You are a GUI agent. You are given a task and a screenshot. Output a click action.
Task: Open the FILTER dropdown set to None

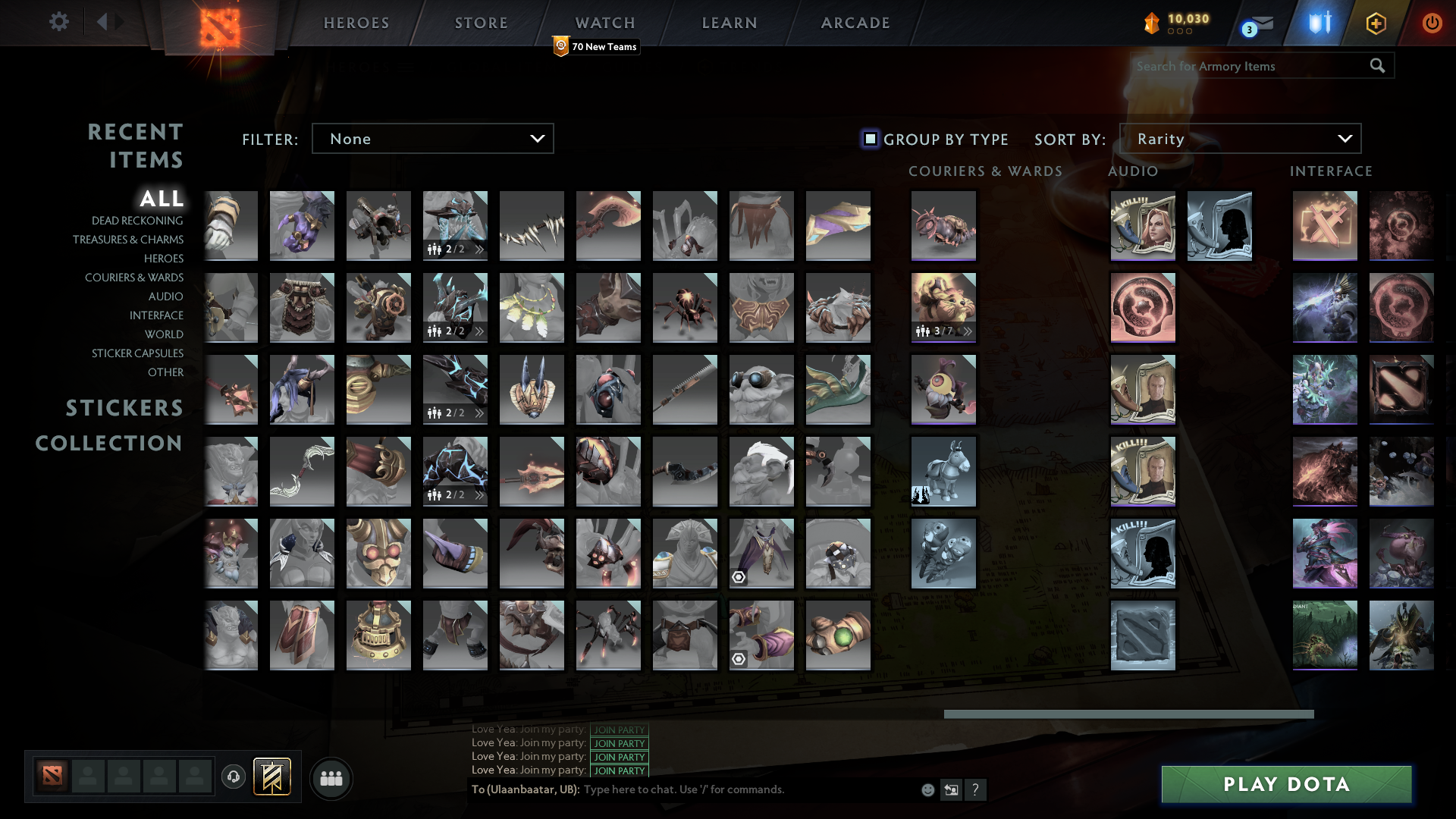point(432,138)
